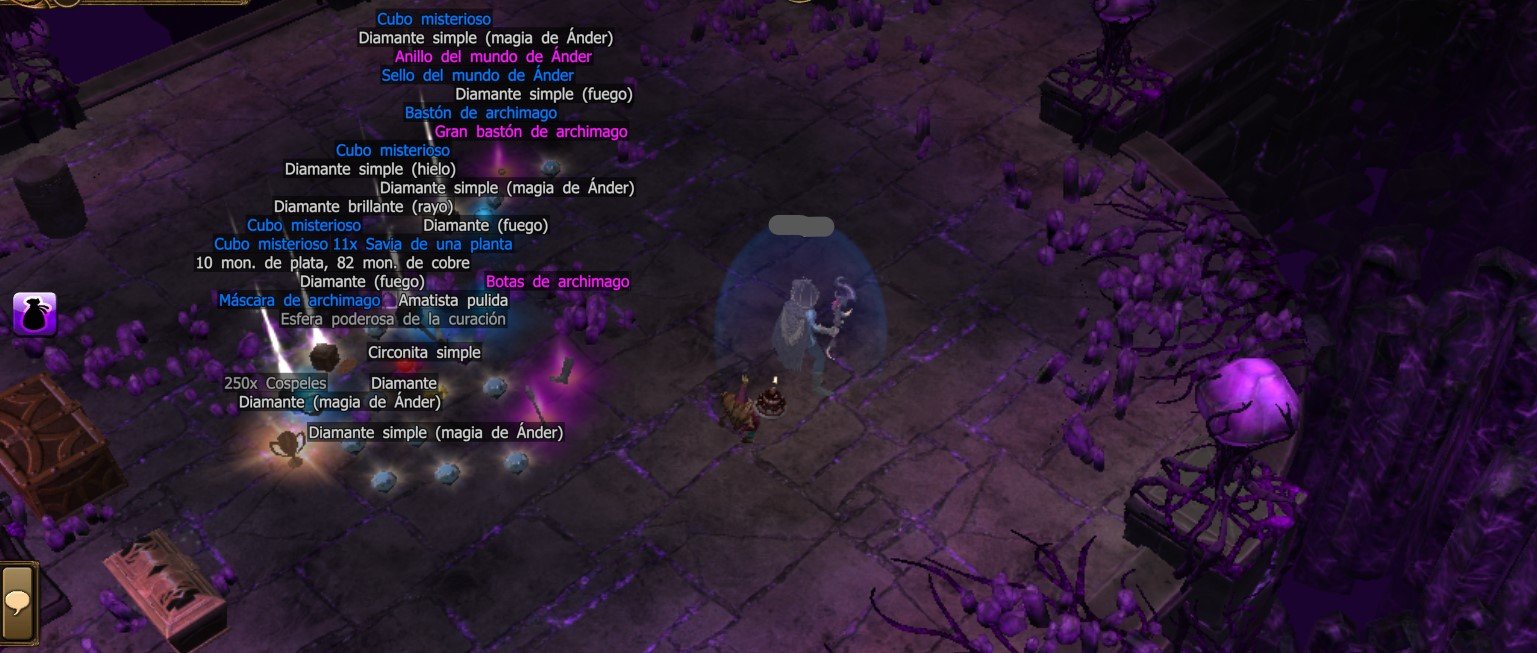Click the purple loot bag icon
Viewport: 1537px width, 653px height.
[x=34, y=314]
